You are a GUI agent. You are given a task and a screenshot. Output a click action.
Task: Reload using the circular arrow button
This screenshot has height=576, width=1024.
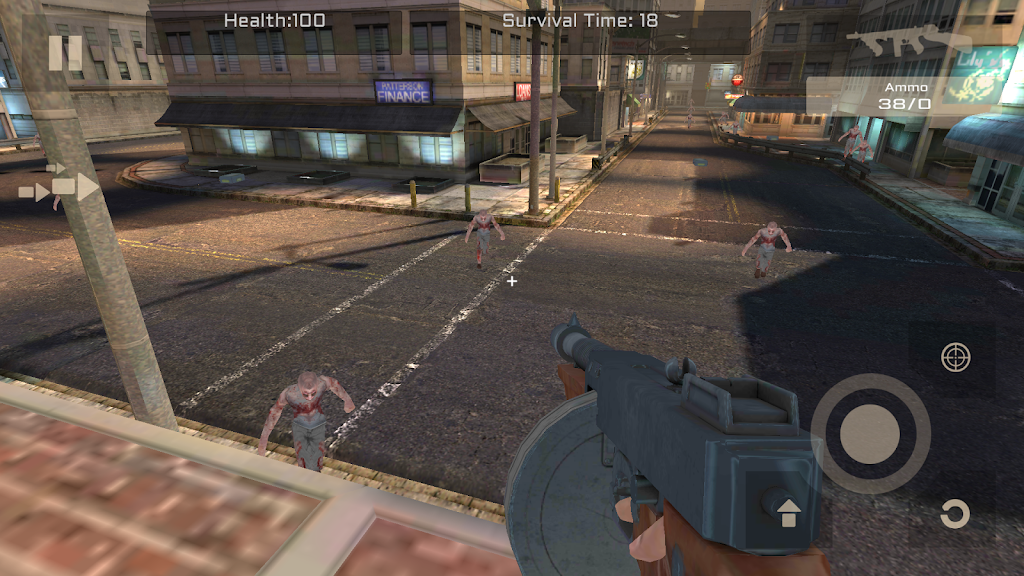click(x=955, y=514)
